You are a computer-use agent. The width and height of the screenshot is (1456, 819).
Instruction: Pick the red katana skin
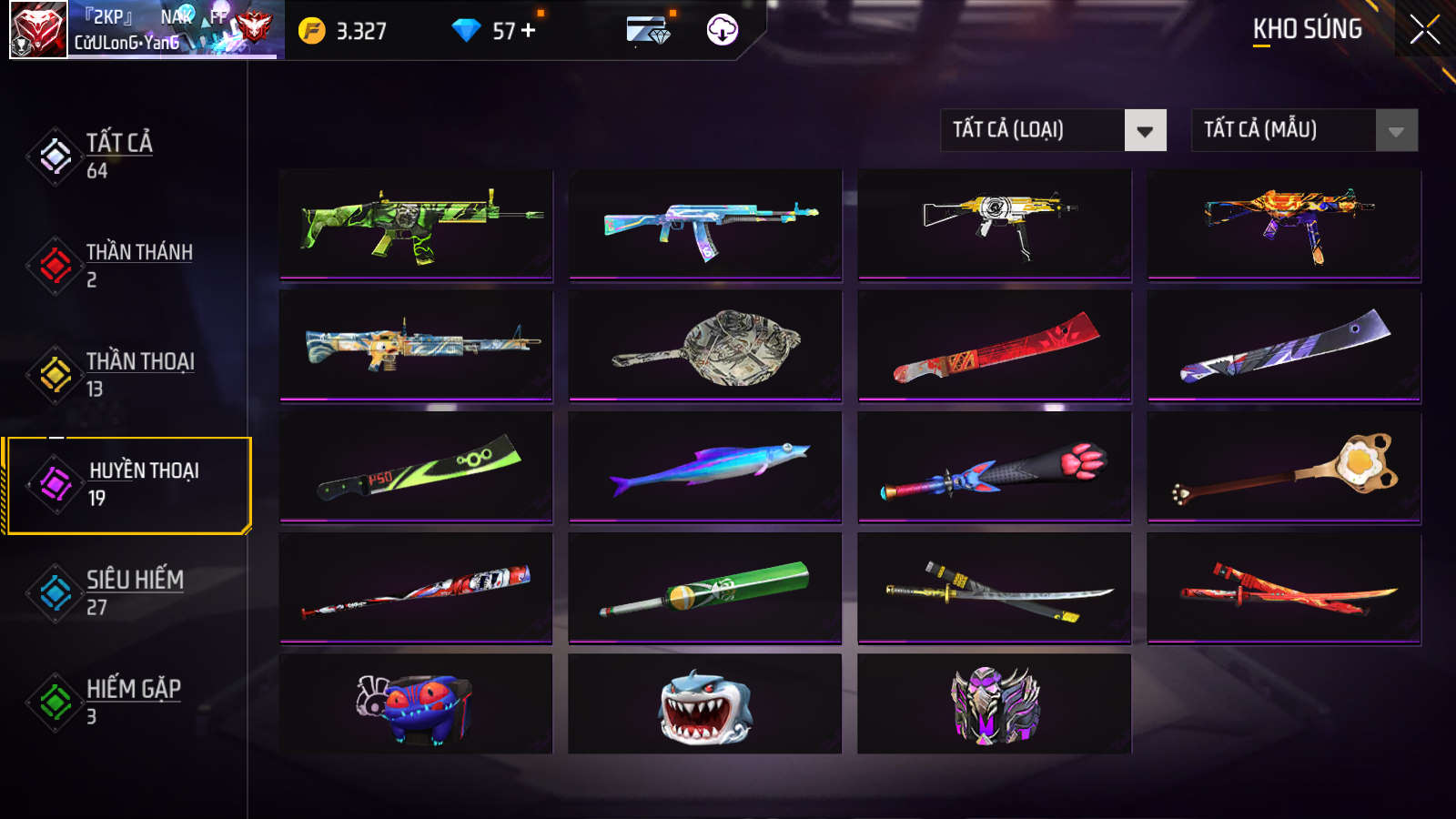pos(1284,588)
